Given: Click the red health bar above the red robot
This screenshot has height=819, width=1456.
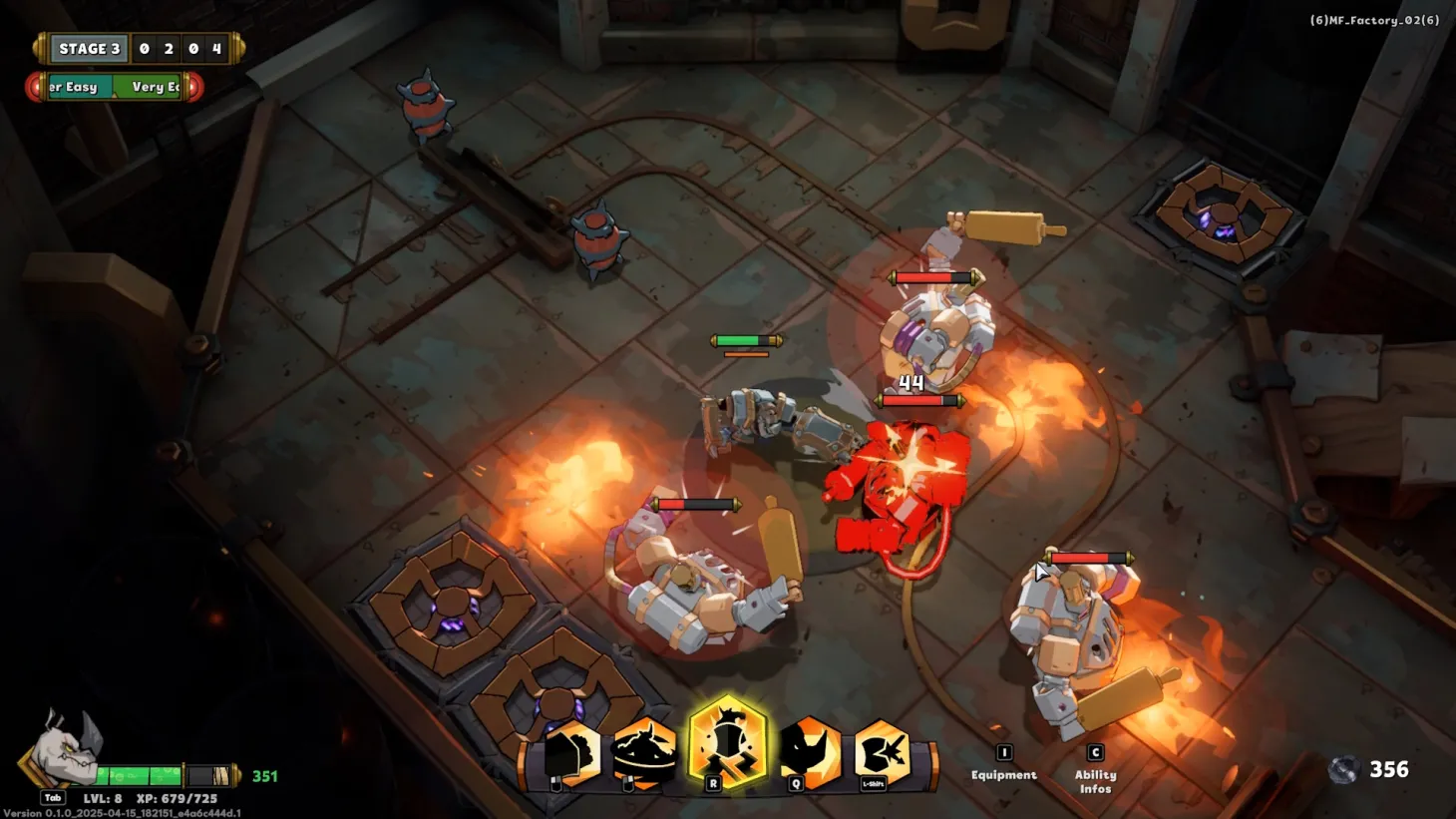Looking at the screenshot, I should (x=915, y=398).
